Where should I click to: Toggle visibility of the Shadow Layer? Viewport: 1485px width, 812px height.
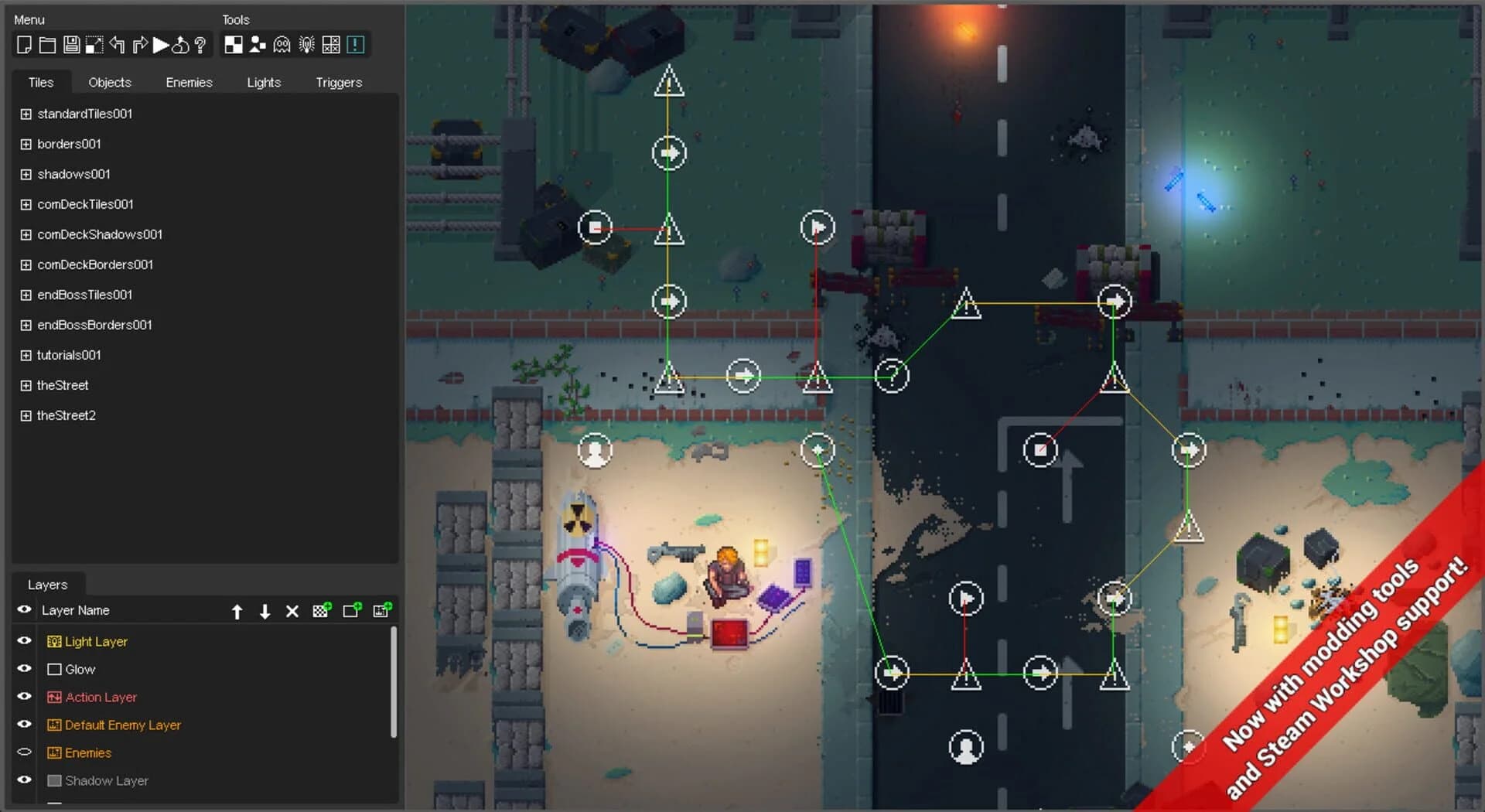click(x=23, y=780)
